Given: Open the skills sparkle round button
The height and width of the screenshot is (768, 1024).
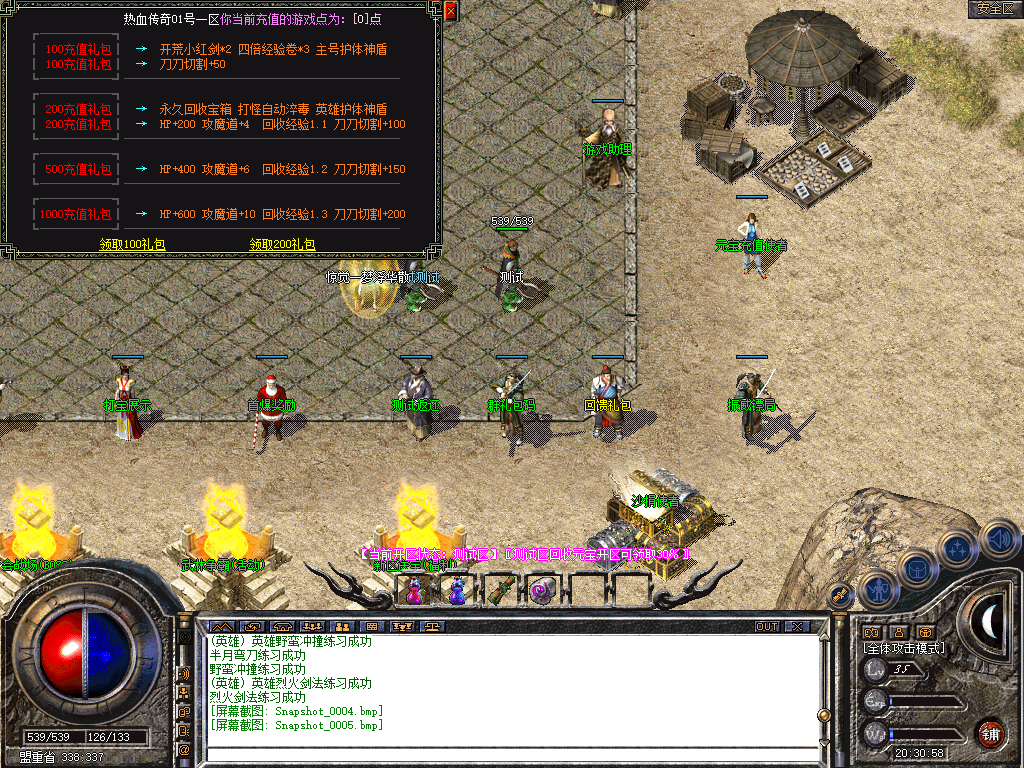Looking at the screenshot, I should pos(958,548).
